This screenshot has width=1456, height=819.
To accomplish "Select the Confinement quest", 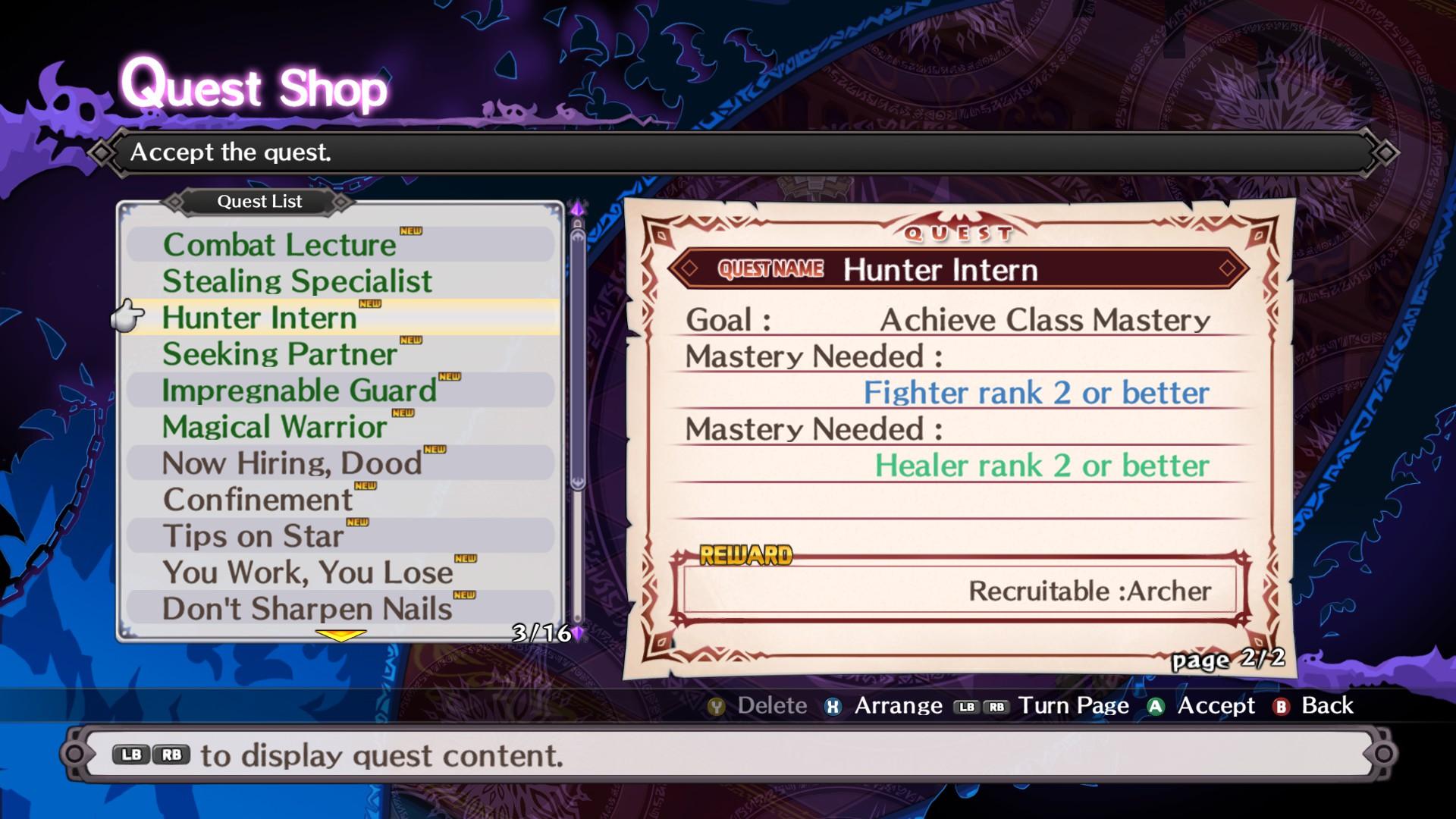I will click(x=258, y=500).
